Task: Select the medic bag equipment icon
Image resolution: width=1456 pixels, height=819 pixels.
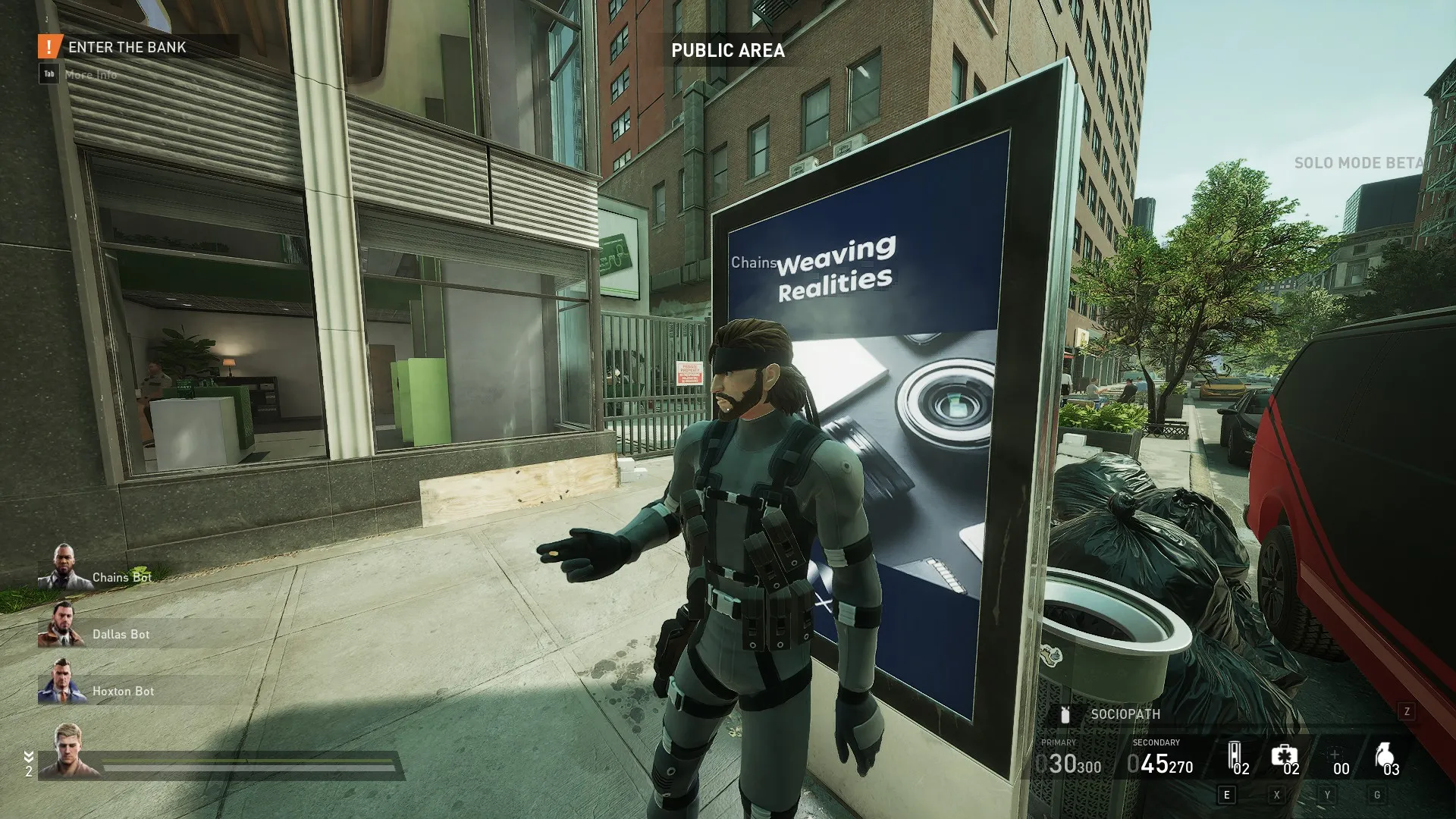Action: coord(1283,756)
